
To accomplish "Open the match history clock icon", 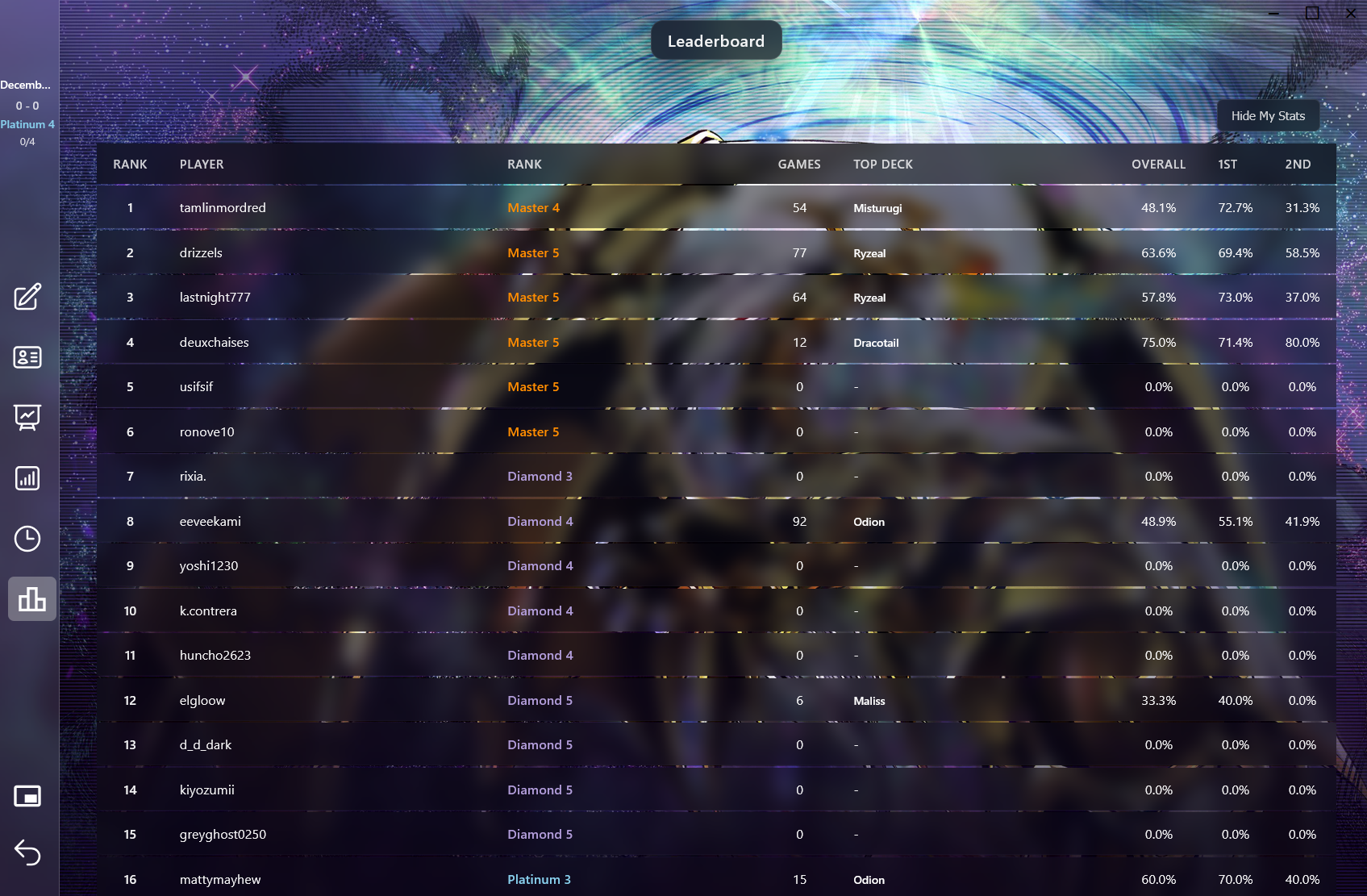I will [27, 538].
